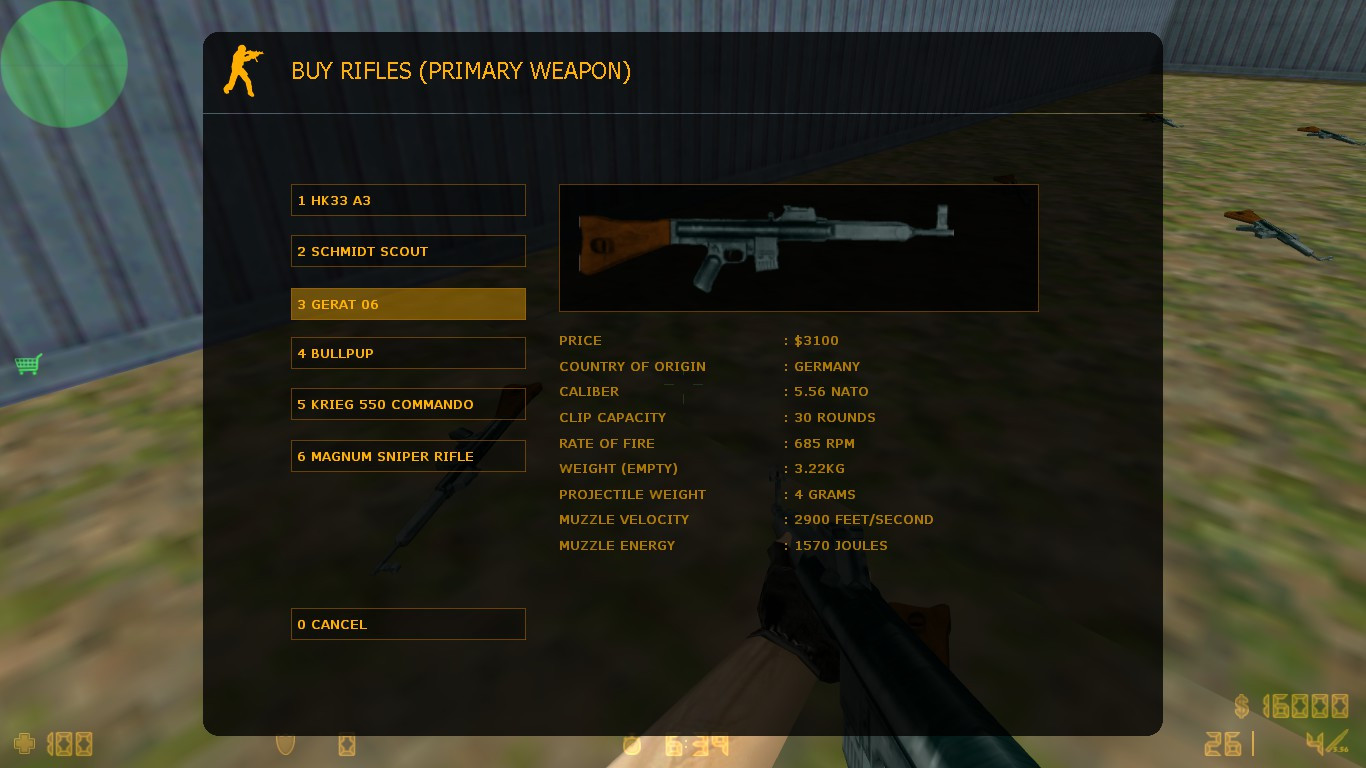The width and height of the screenshot is (1366, 768).
Task: Click the 26 ammo counter in the HUD
Action: point(1222,744)
